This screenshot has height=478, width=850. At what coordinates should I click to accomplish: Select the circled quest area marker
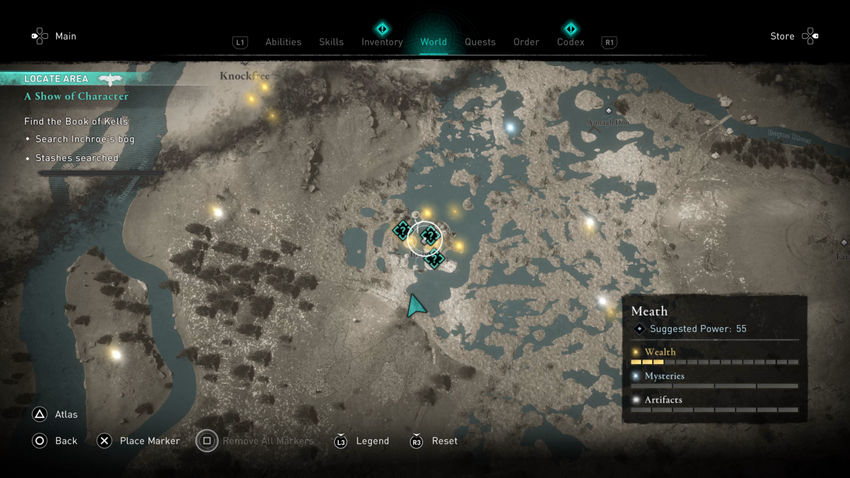(426, 237)
